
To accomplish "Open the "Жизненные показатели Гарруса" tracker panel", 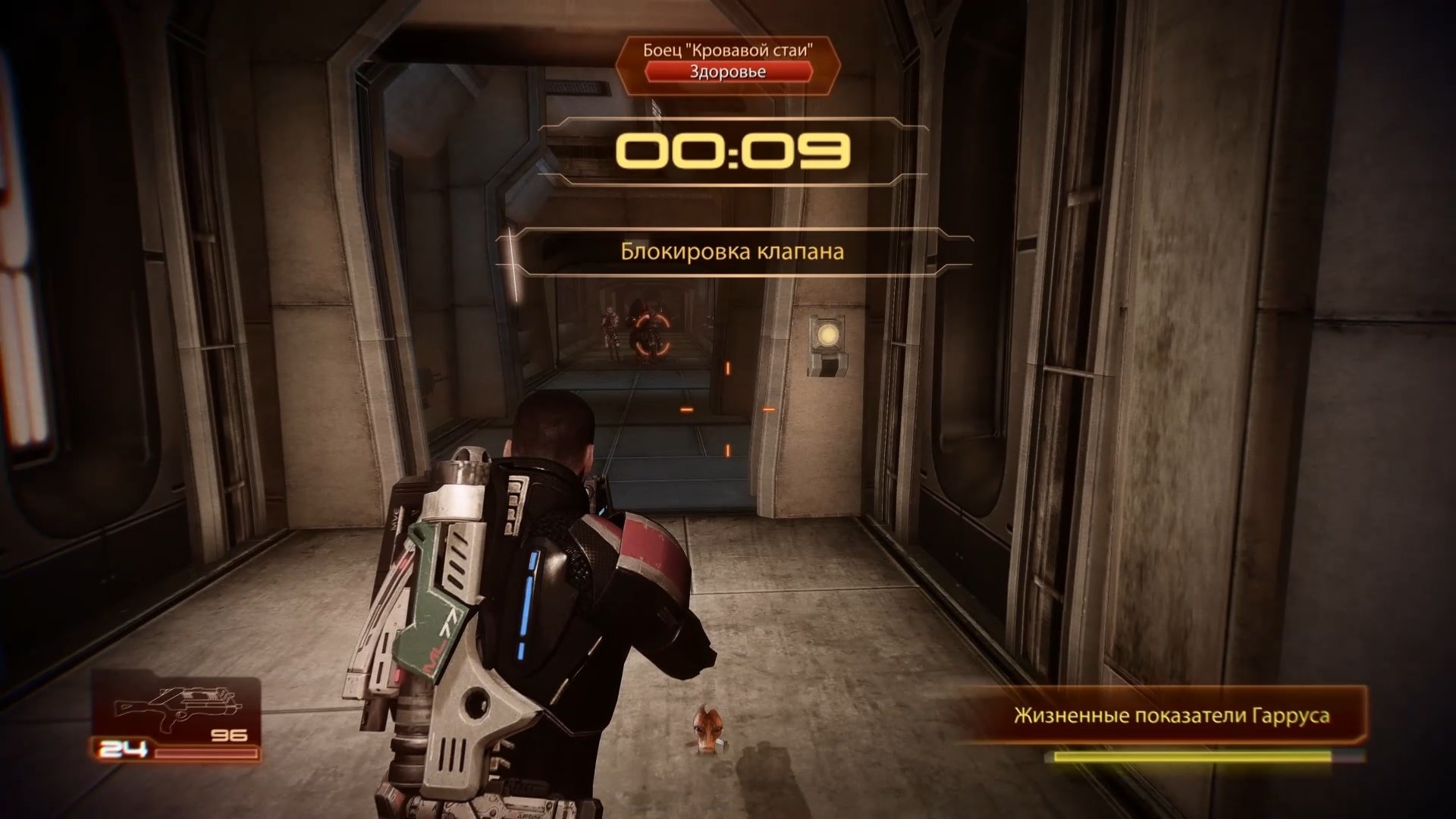I will point(1171,716).
